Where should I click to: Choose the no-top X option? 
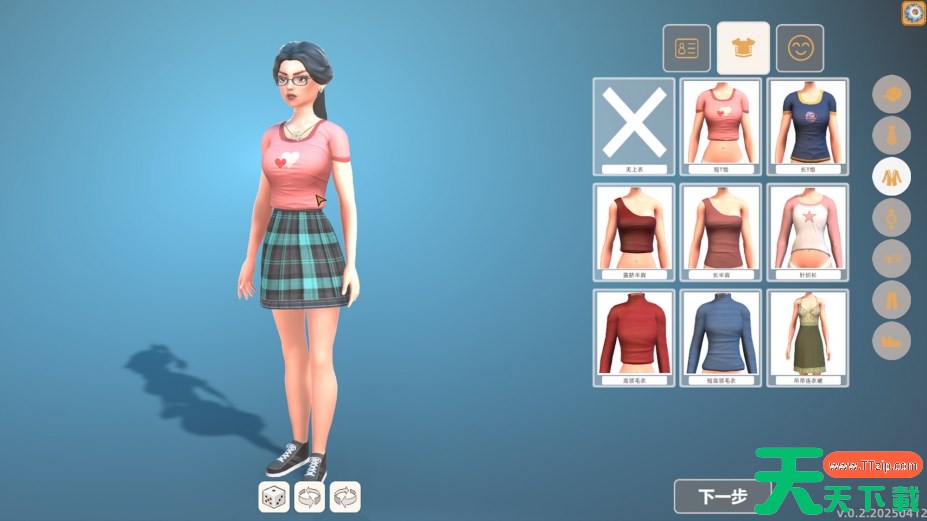click(634, 126)
